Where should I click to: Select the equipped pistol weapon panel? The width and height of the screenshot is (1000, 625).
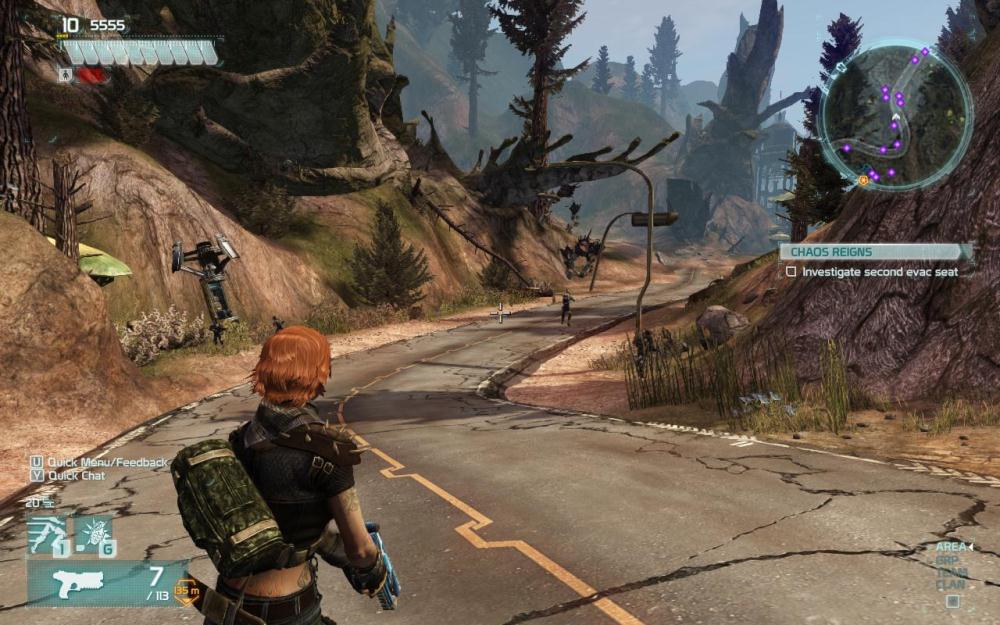[x=105, y=582]
